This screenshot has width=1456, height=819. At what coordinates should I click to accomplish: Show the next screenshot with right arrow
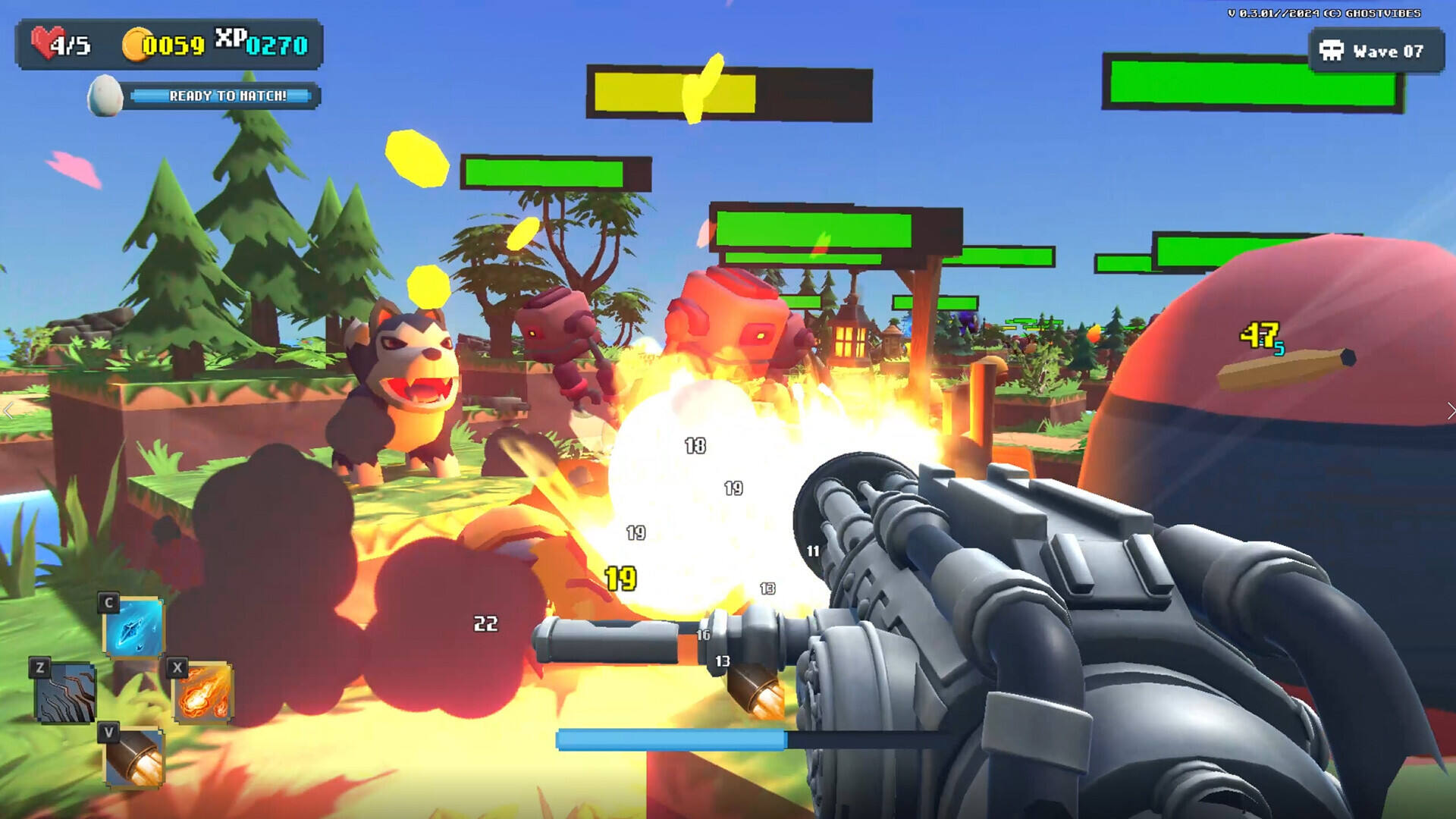(1449, 411)
